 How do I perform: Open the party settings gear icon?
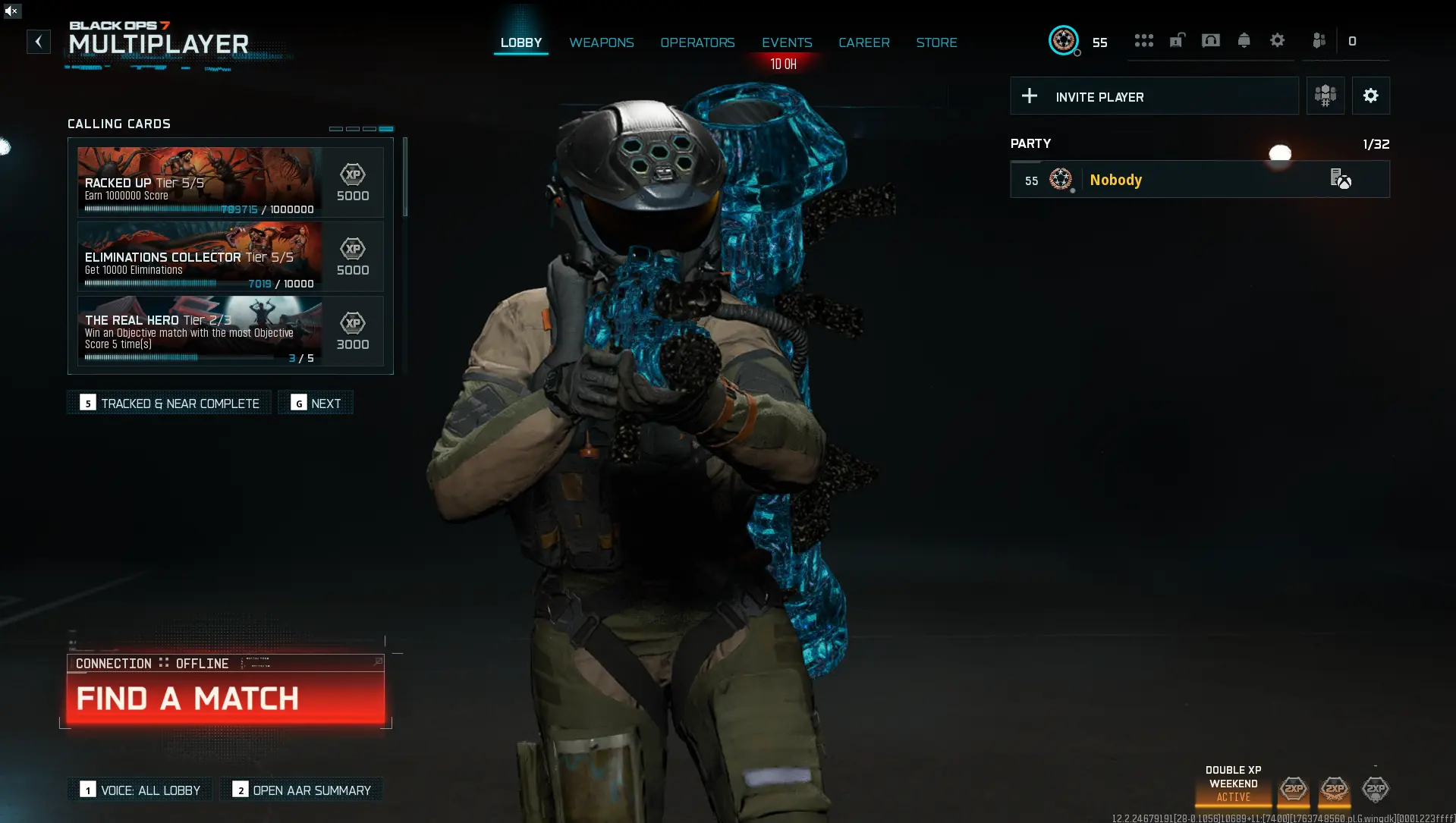click(1370, 96)
